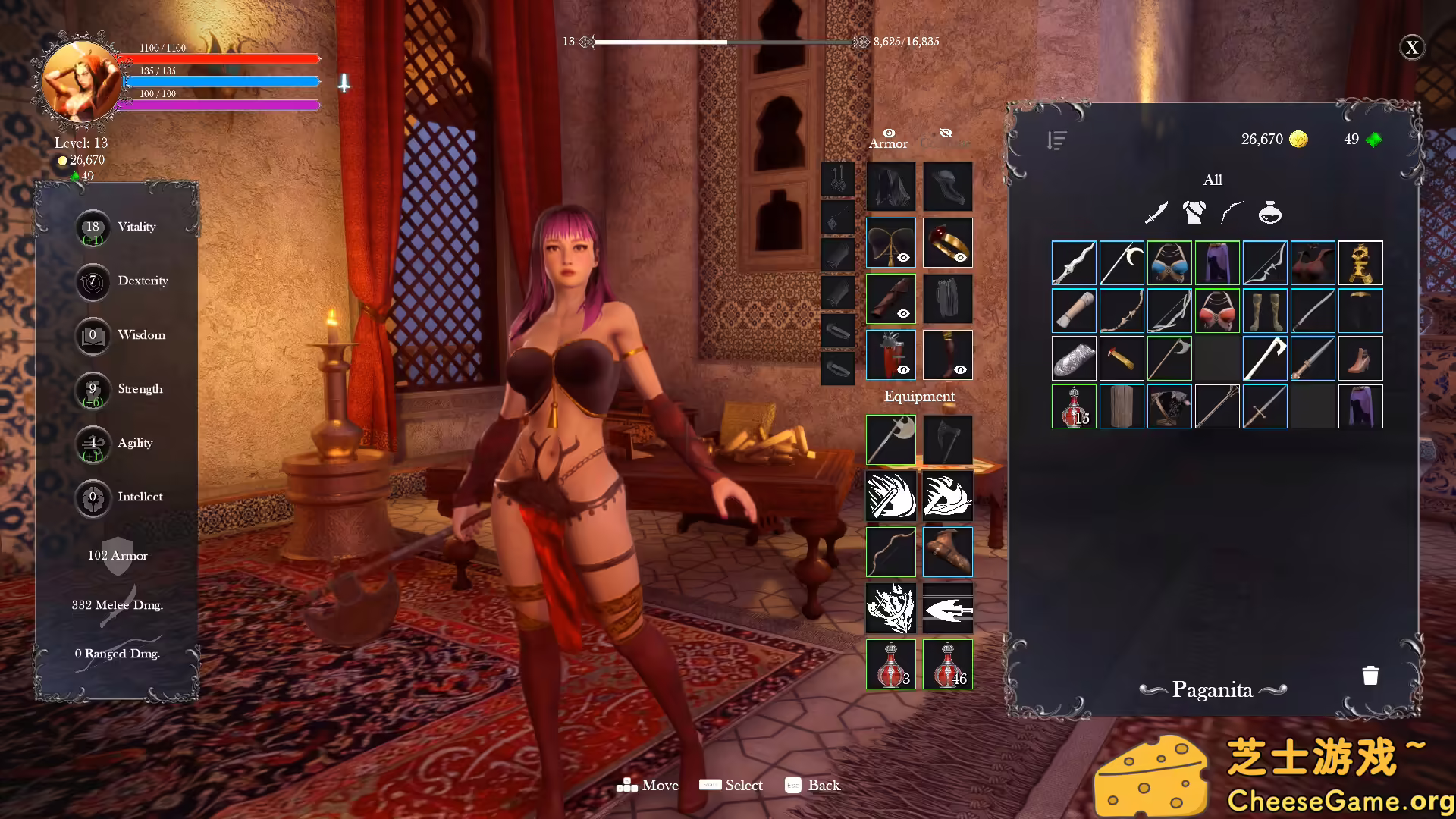The width and height of the screenshot is (1456, 819).
Task: Choose the blue bikini top item
Action: tap(1169, 263)
